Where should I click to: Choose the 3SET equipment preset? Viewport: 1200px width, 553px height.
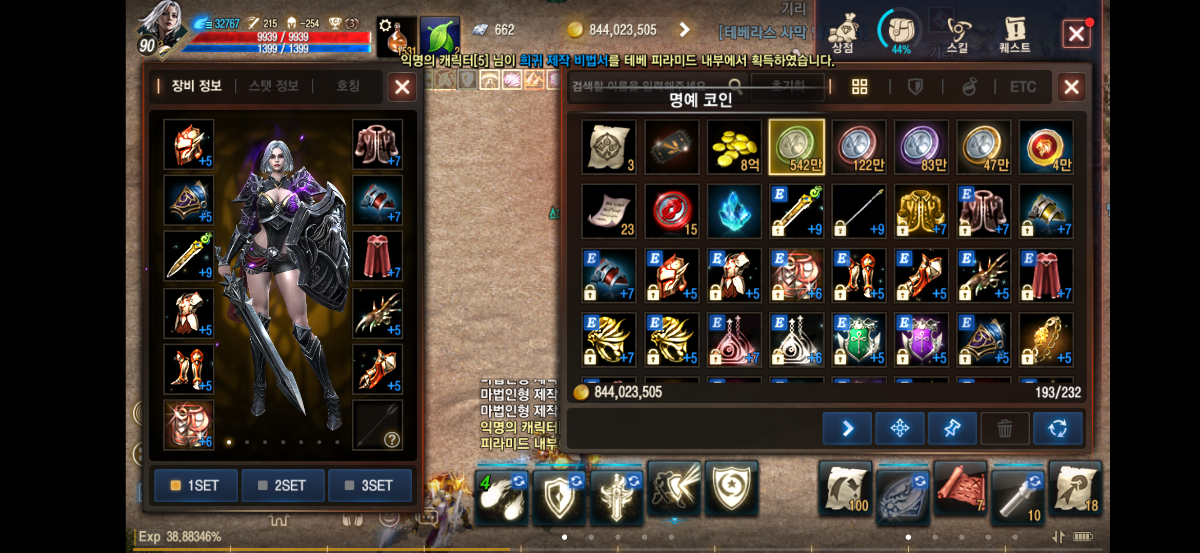pos(370,485)
